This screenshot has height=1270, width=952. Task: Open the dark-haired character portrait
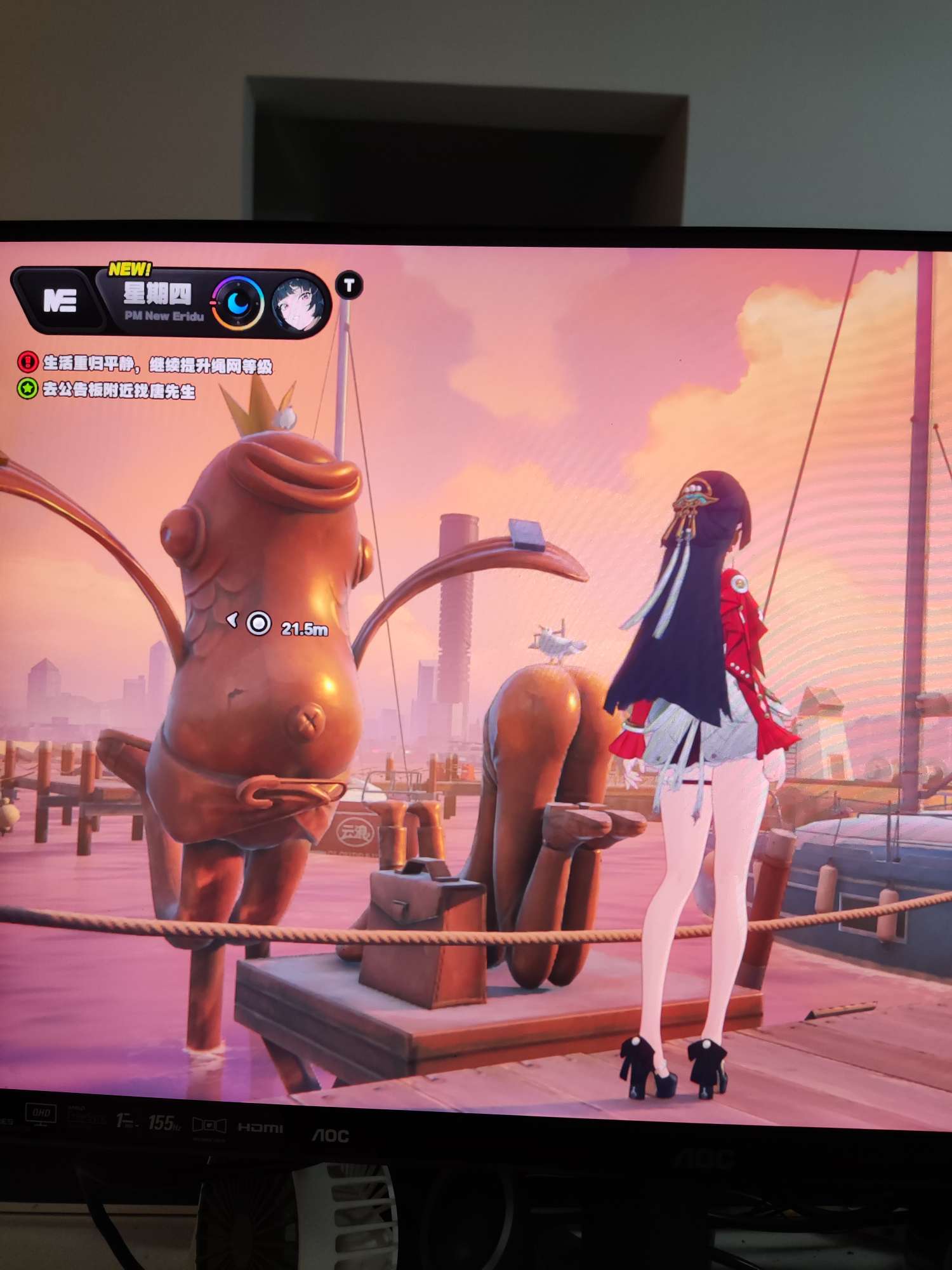tap(298, 305)
